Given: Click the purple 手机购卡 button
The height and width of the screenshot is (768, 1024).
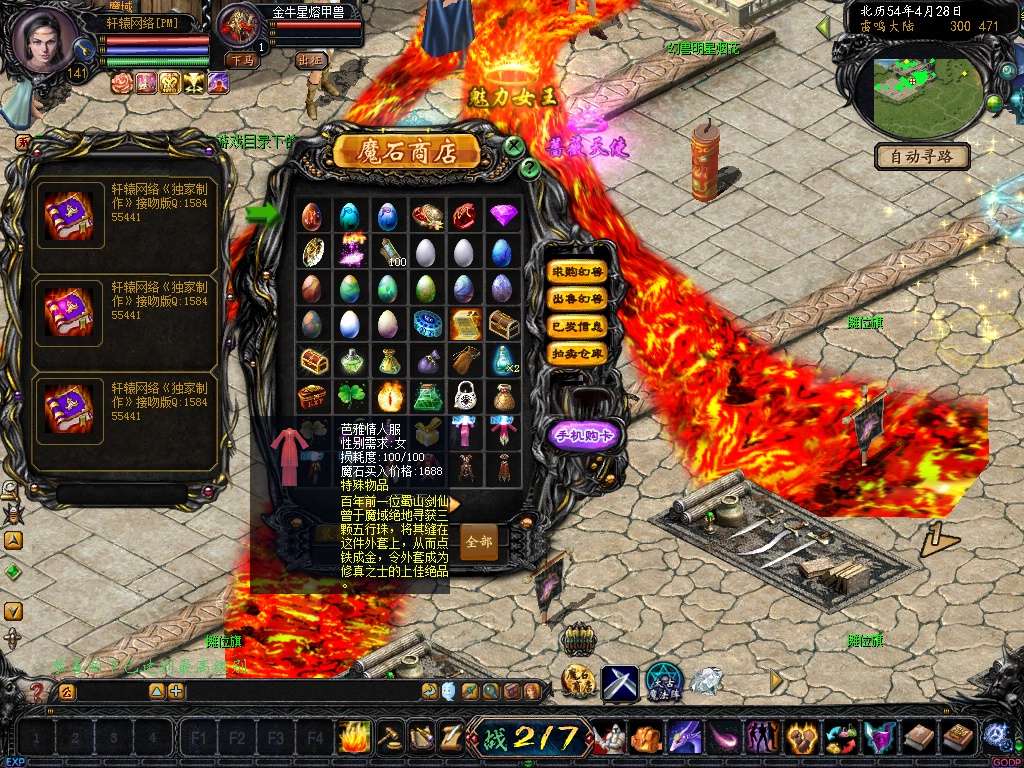Looking at the screenshot, I should [x=585, y=434].
